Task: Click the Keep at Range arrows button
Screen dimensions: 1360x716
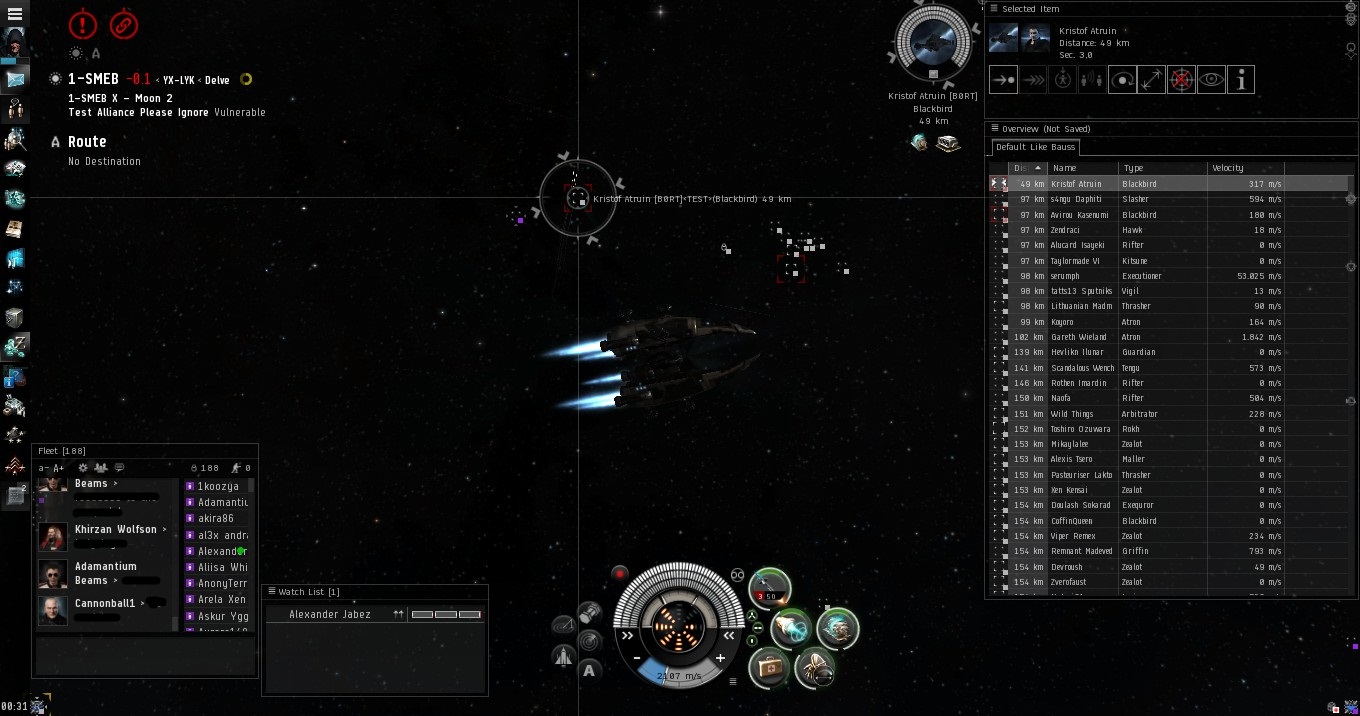Action: tap(1152, 80)
